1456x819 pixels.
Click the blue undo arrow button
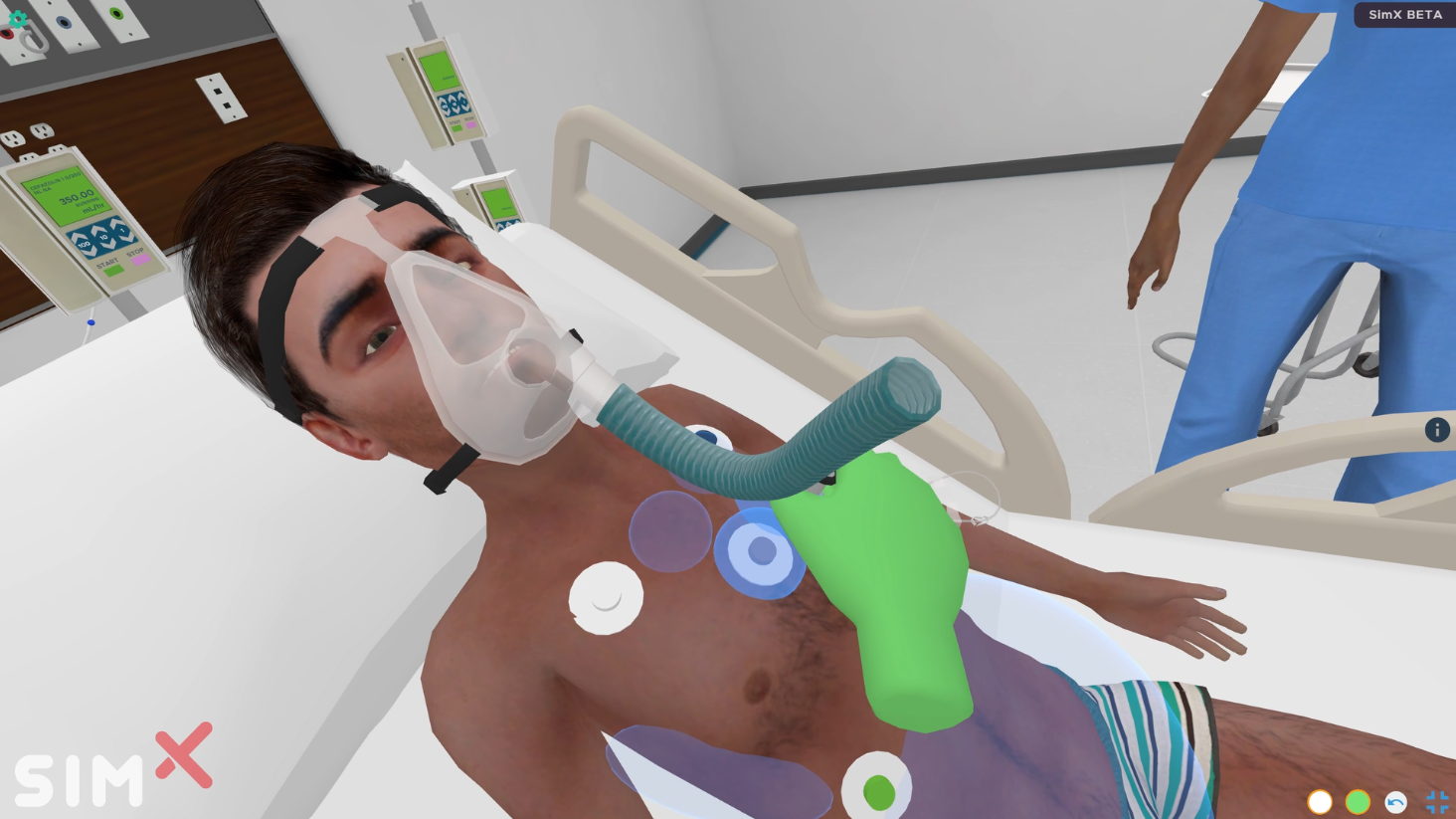1395,802
